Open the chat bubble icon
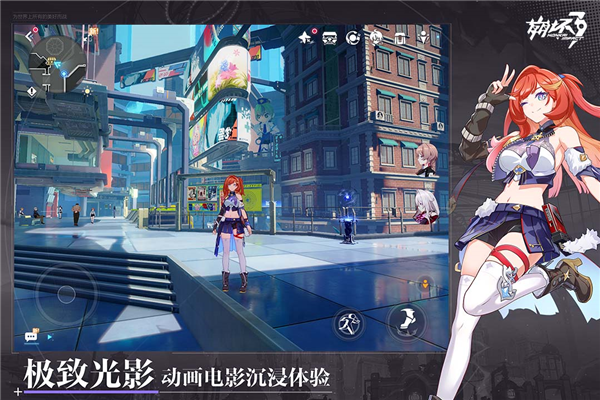The height and width of the screenshot is (400, 600). point(31,338)
